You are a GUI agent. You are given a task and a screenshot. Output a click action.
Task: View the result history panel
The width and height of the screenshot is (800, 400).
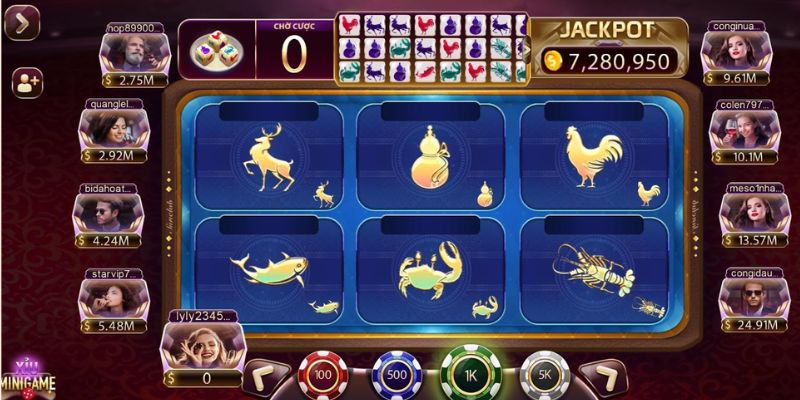coord(431,47)
